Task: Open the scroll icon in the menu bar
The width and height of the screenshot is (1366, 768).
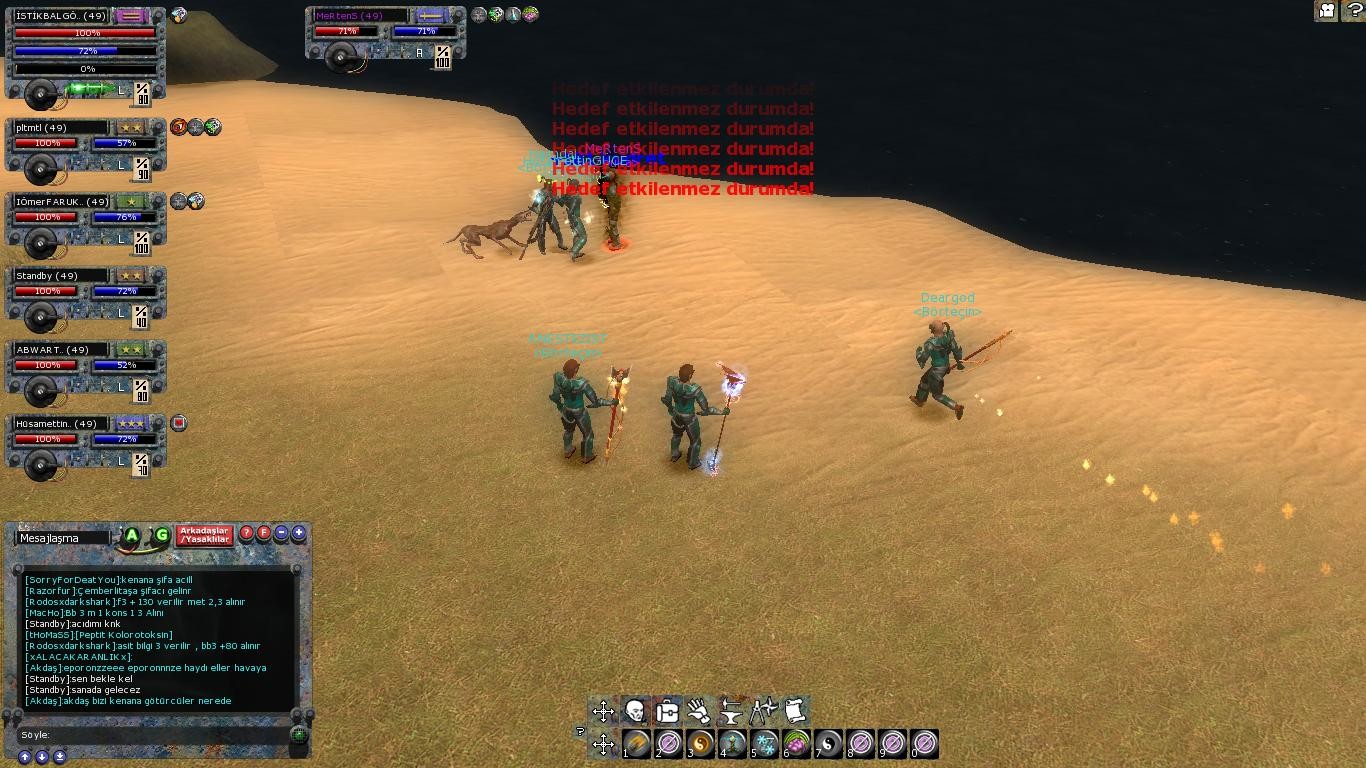Action: [795, 711]
